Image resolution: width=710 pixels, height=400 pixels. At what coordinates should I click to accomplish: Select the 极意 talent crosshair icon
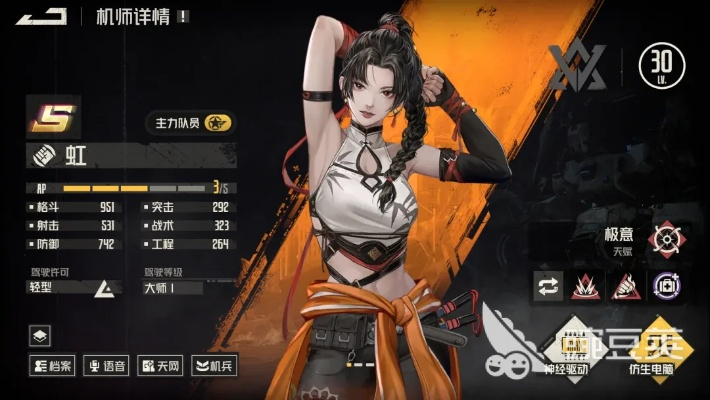pyautogui.click(x=666, y=239)
